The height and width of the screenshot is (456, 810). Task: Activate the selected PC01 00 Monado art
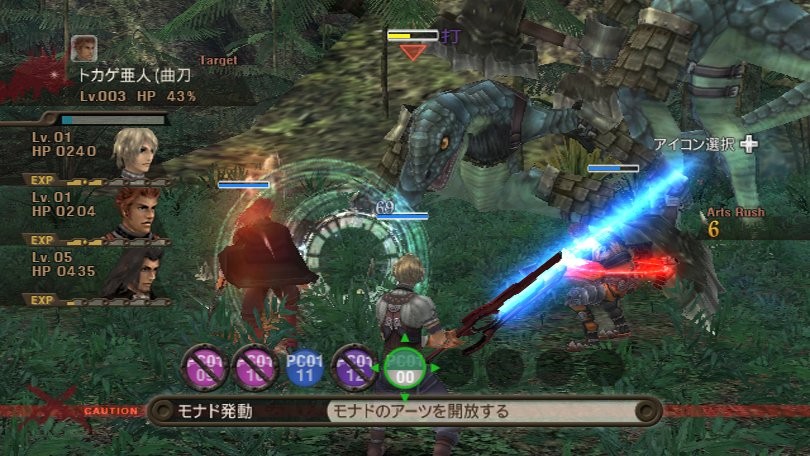tap(404, 367)
